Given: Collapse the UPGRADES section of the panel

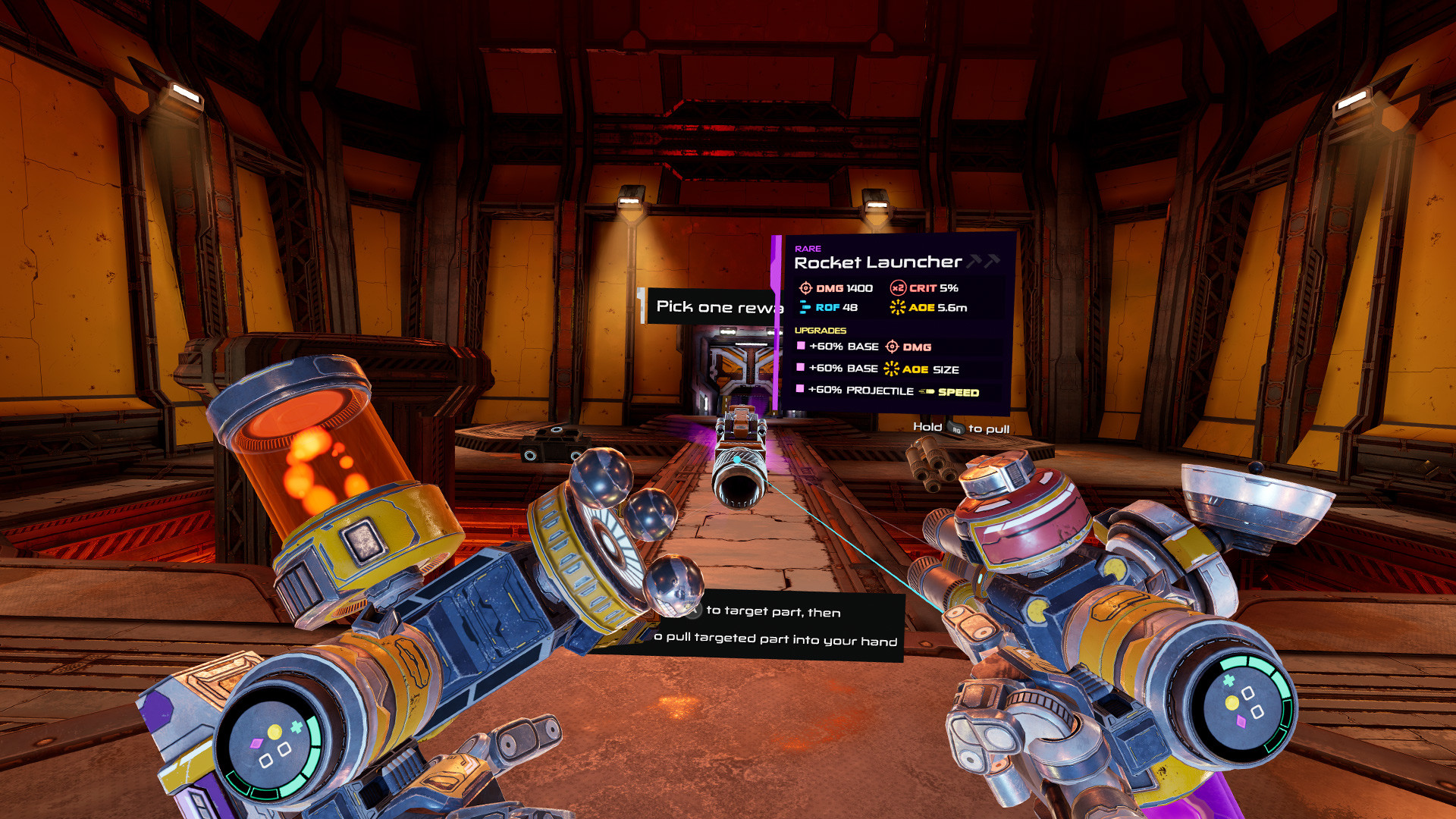Looking at the screenshot, I should [819, 331].
